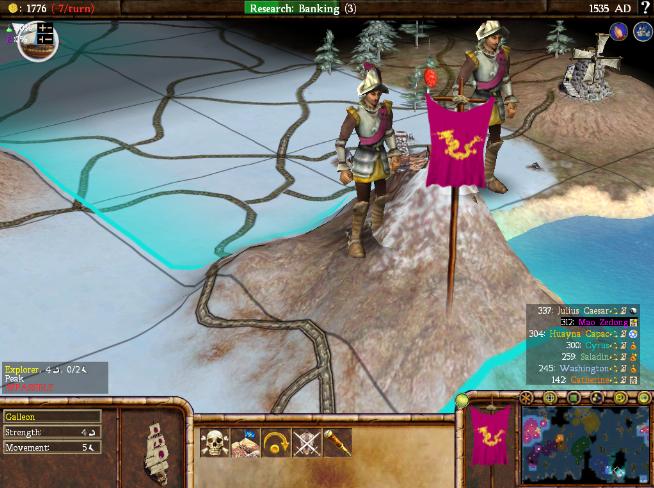Activate the spyglass explore command

coord(336,441)
